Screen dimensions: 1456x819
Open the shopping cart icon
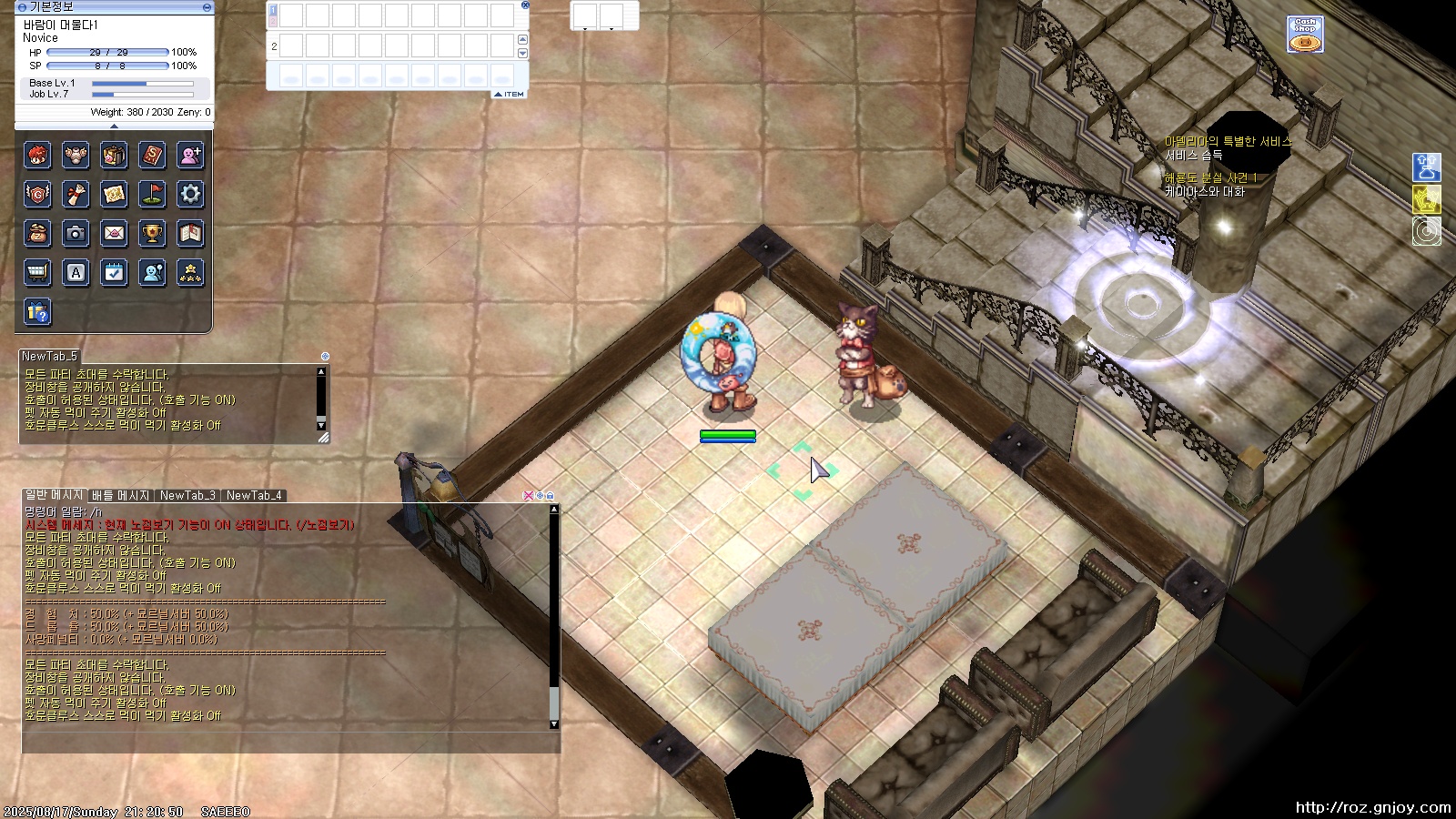[x=37, y=272]
